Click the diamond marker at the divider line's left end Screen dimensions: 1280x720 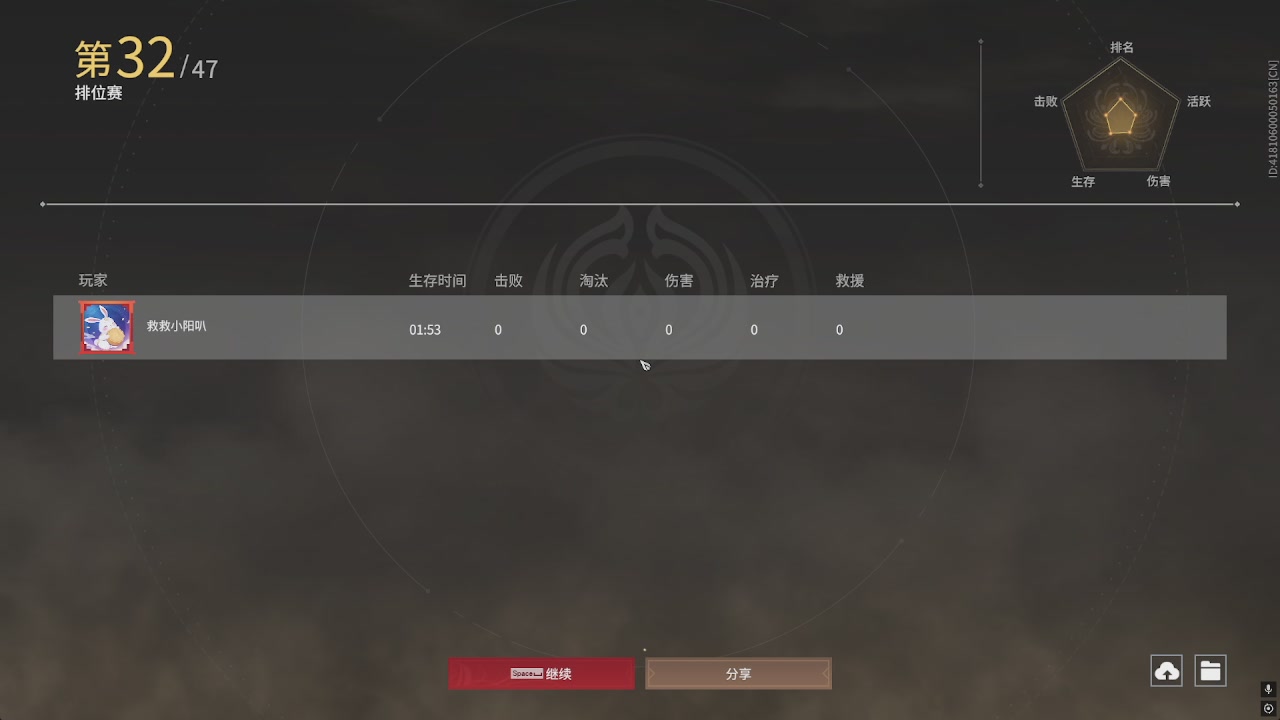coord(42,203)
